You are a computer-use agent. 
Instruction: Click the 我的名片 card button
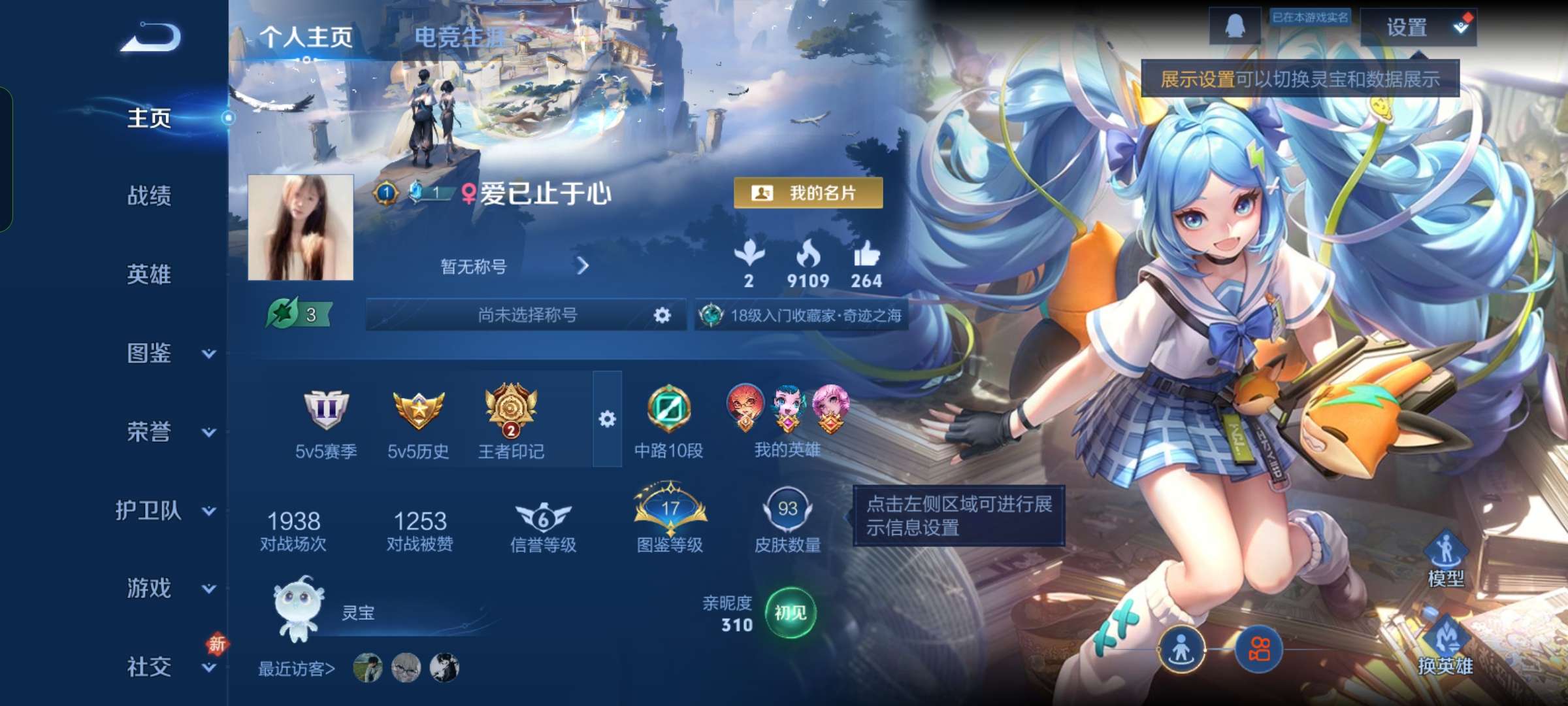(x=807, y=193)
